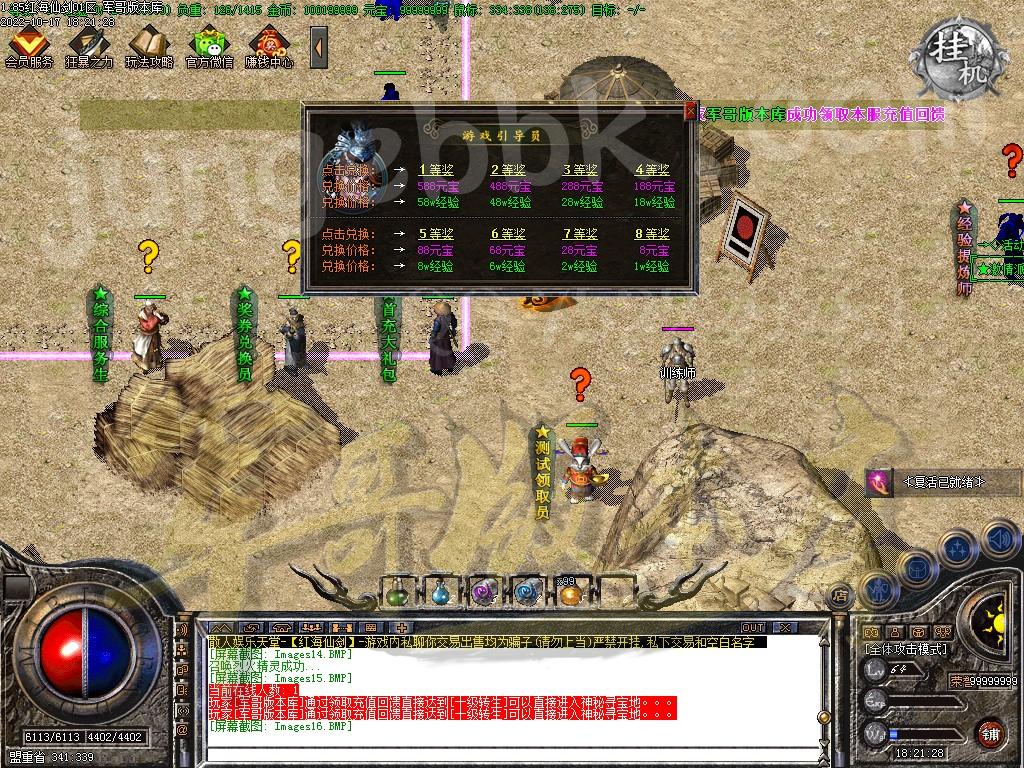This screenshot has height=768, width=1024.
Task: Choose the 2等奖 prize link
Action: coord(507,170)
